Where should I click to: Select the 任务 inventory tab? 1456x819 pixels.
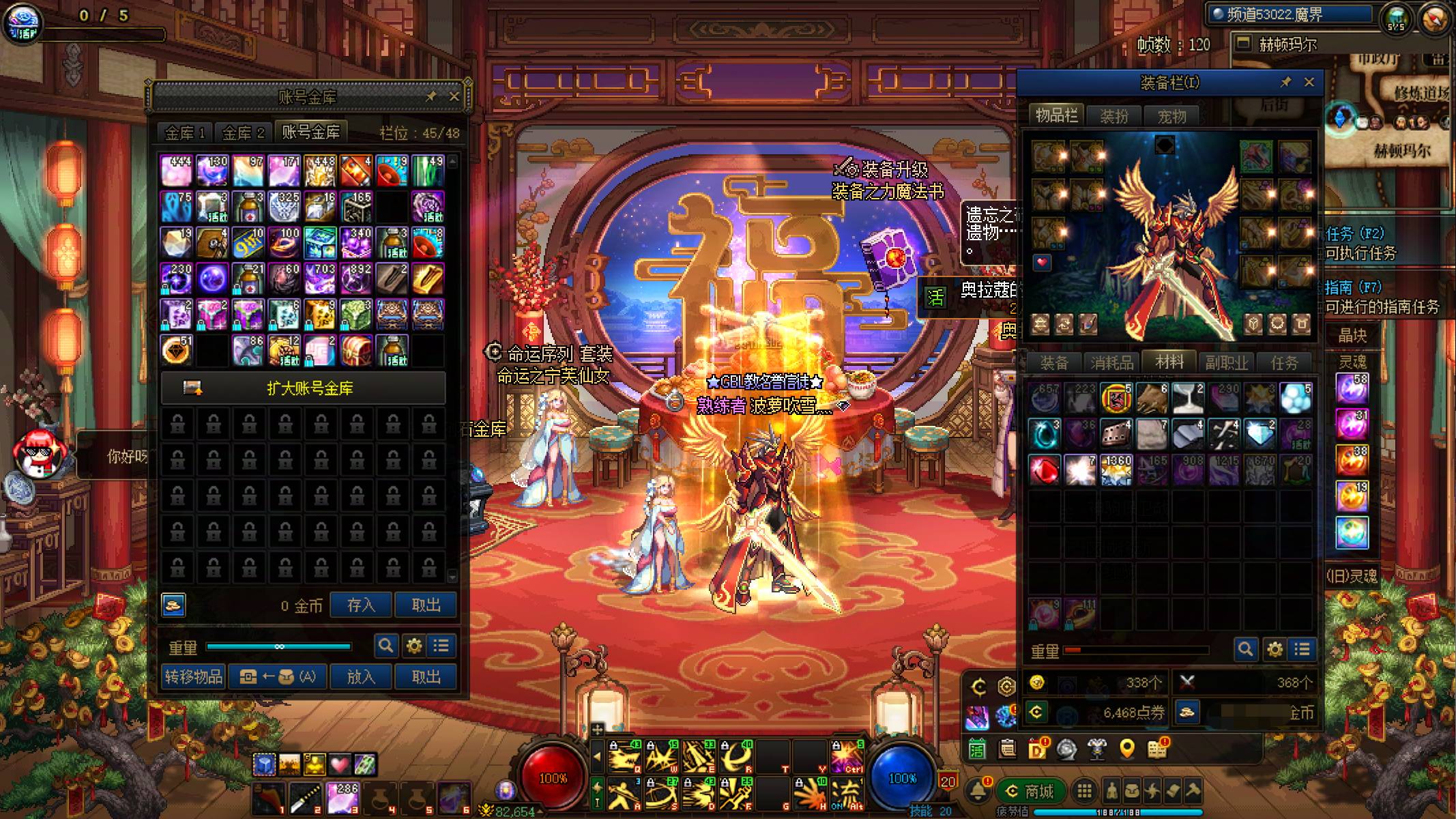pos(1283,363)
